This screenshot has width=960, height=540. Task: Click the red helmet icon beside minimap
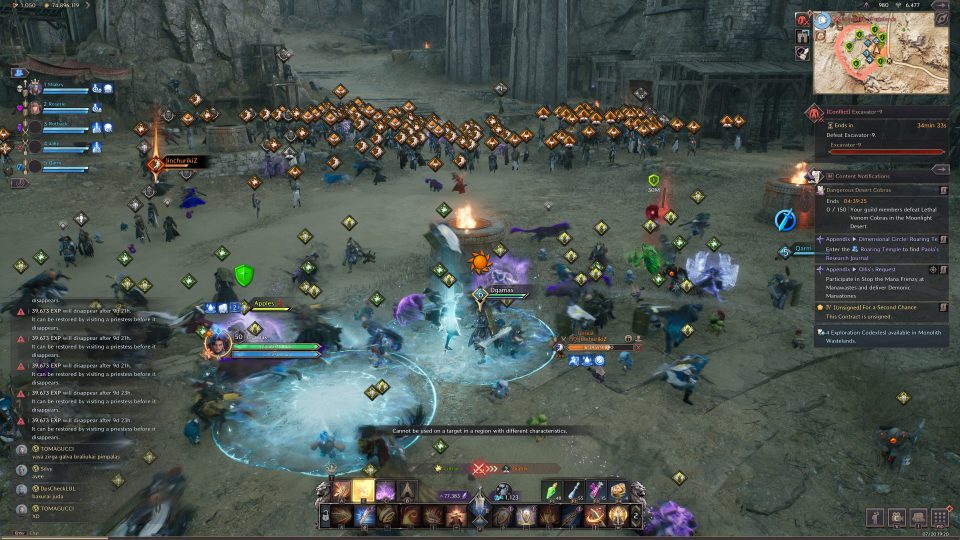point(802,20)
